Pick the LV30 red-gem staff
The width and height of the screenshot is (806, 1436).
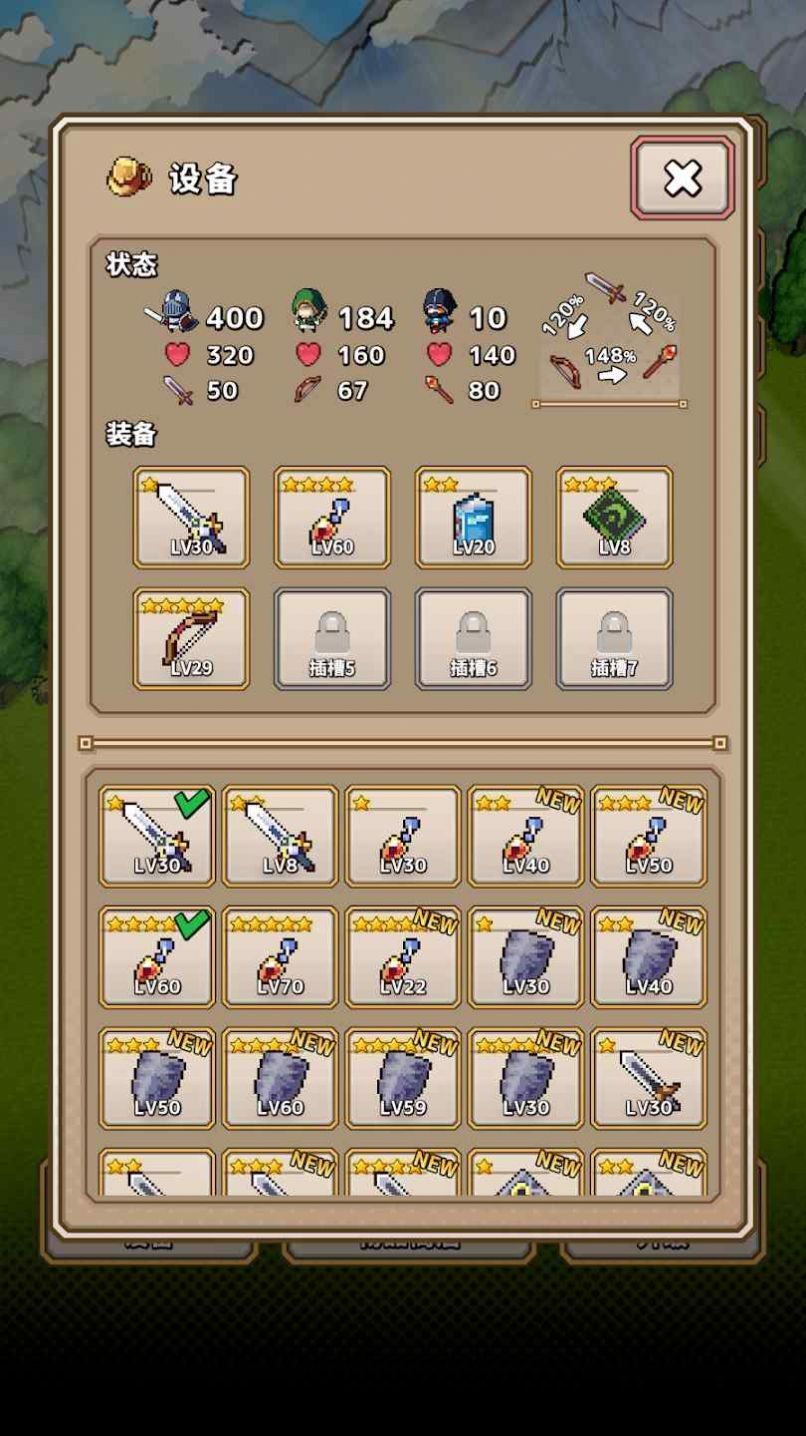point(403,836)
